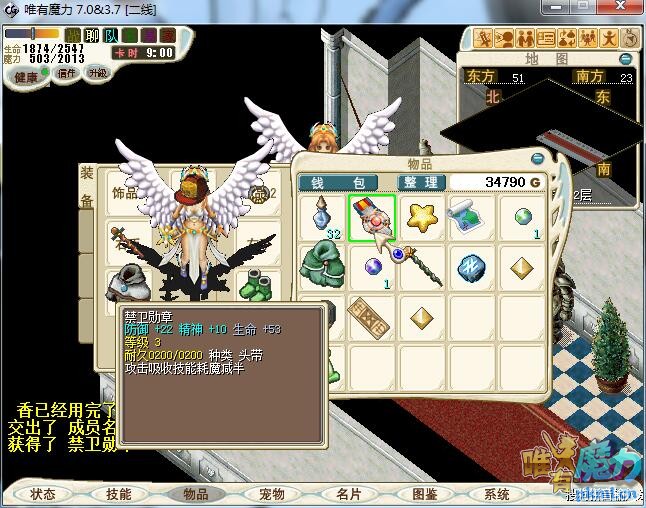
Task: Select the blue rune stone item
Action: coord(469,268)
